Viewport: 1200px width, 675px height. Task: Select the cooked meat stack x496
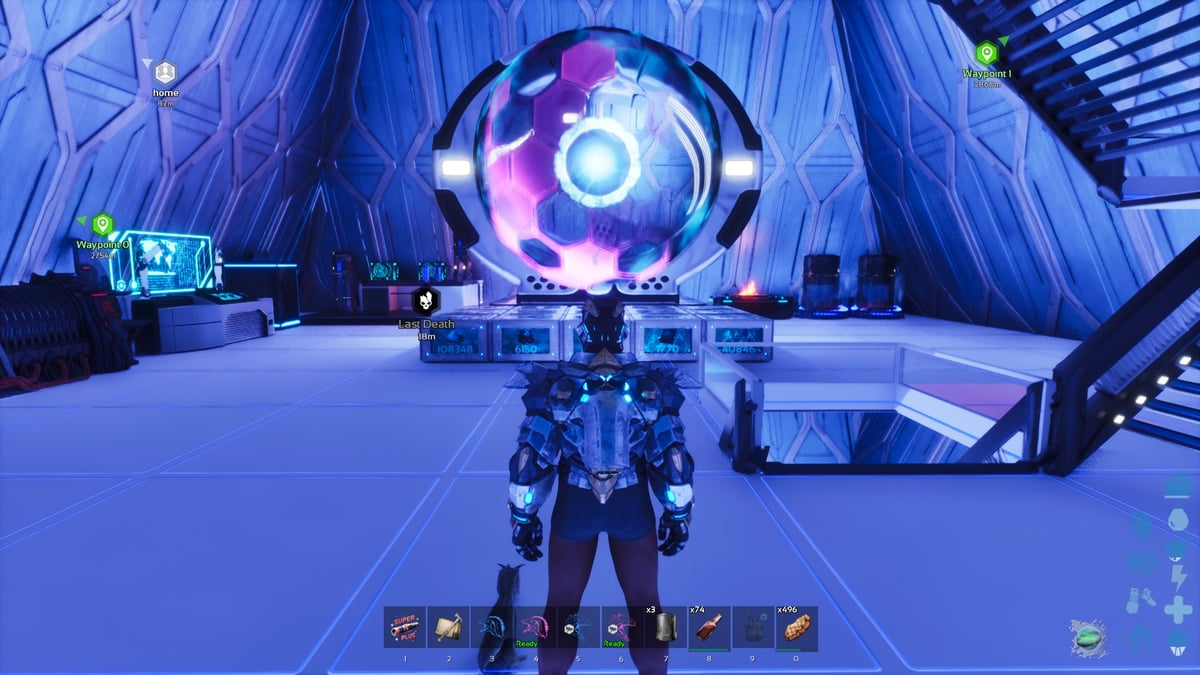click(796, 627)
